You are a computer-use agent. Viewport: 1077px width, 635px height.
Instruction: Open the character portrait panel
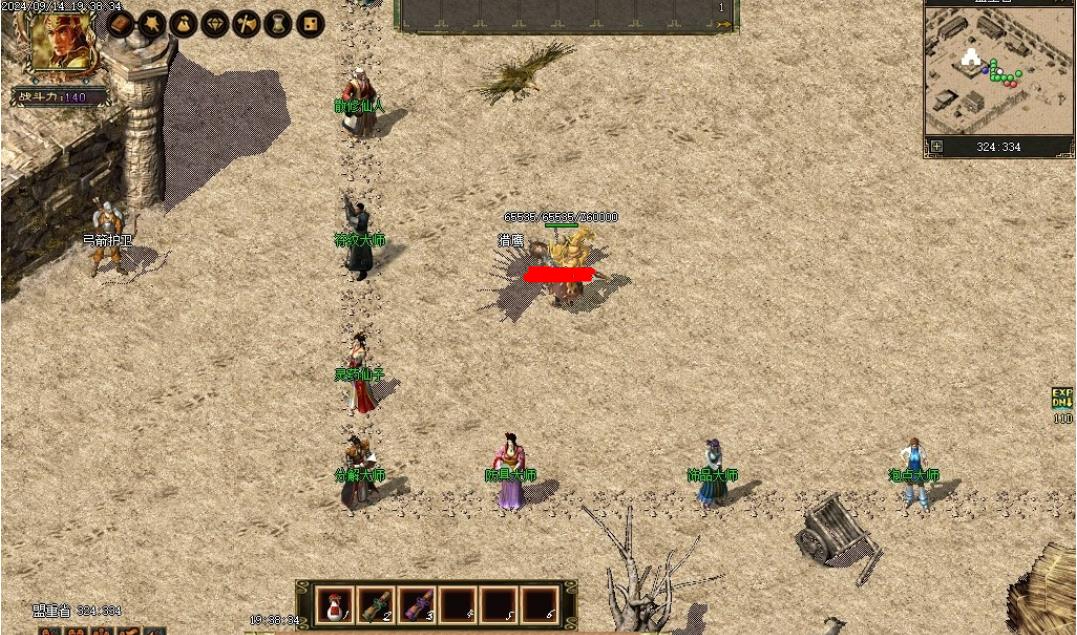[x=62, y=42]
